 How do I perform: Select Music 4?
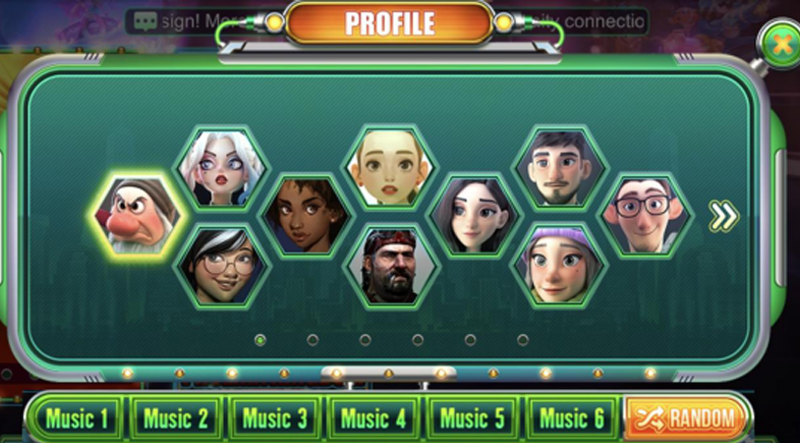point(373,418)
